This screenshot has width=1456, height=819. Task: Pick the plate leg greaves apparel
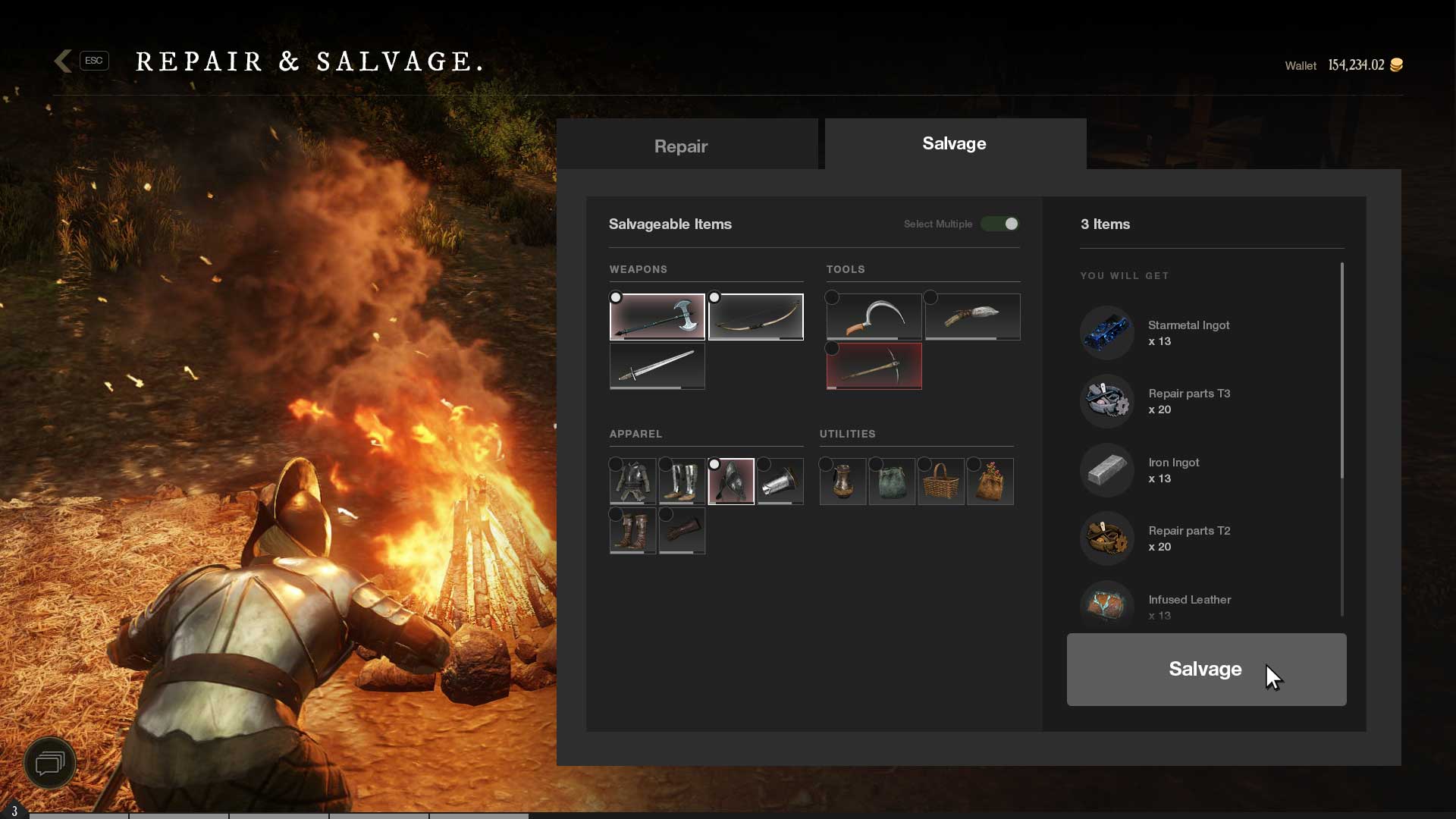coord(682,482)
